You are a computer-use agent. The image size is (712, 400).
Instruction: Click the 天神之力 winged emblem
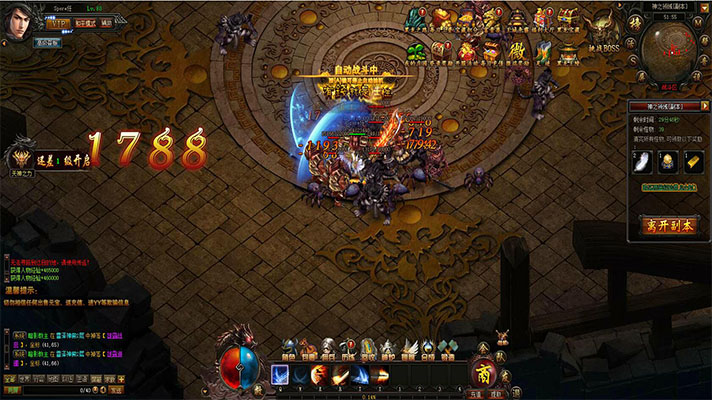21,157
